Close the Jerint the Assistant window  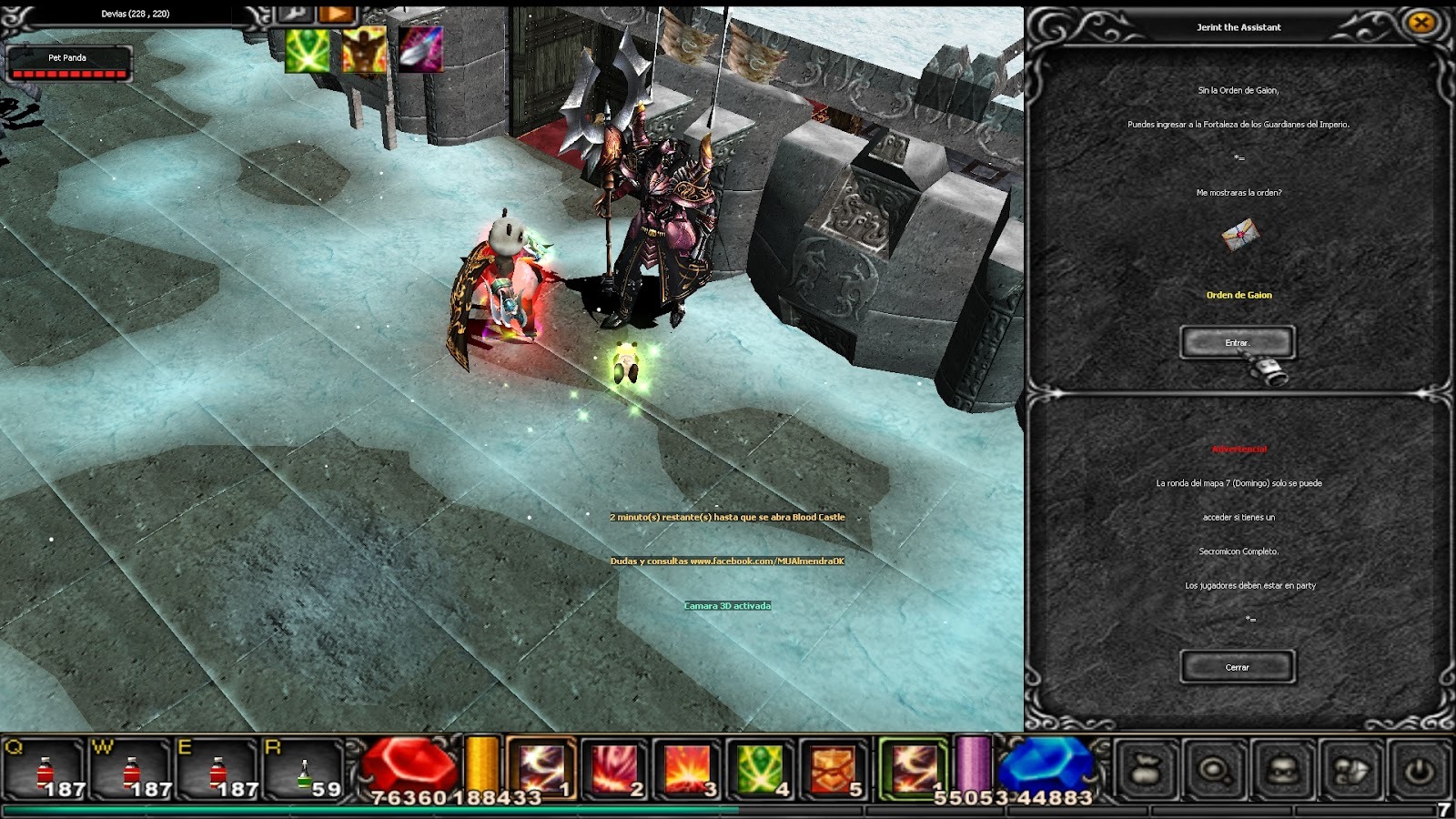pos(1421,24)
